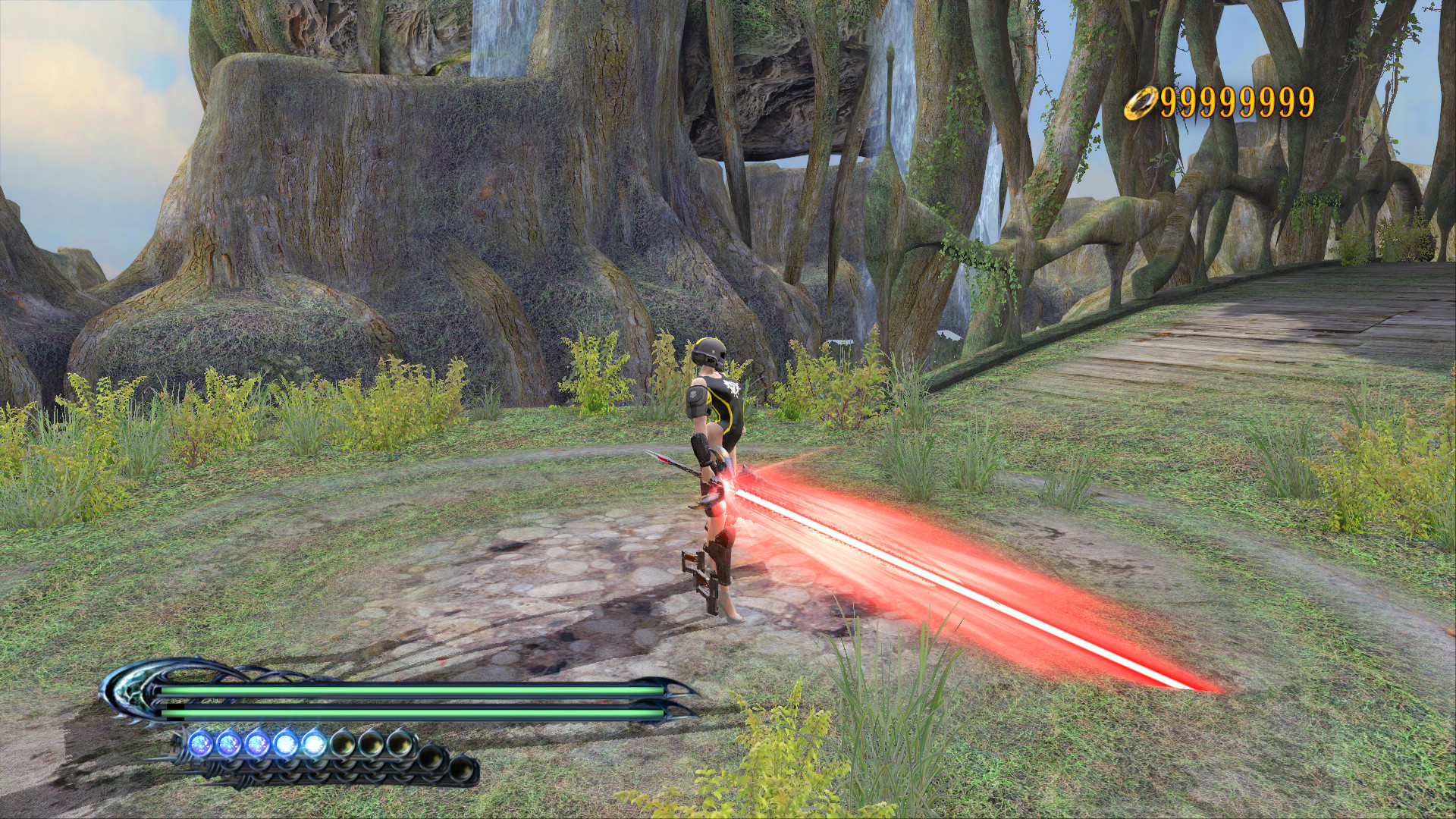Select the fifth glowing magic orb

pos(312,742)
